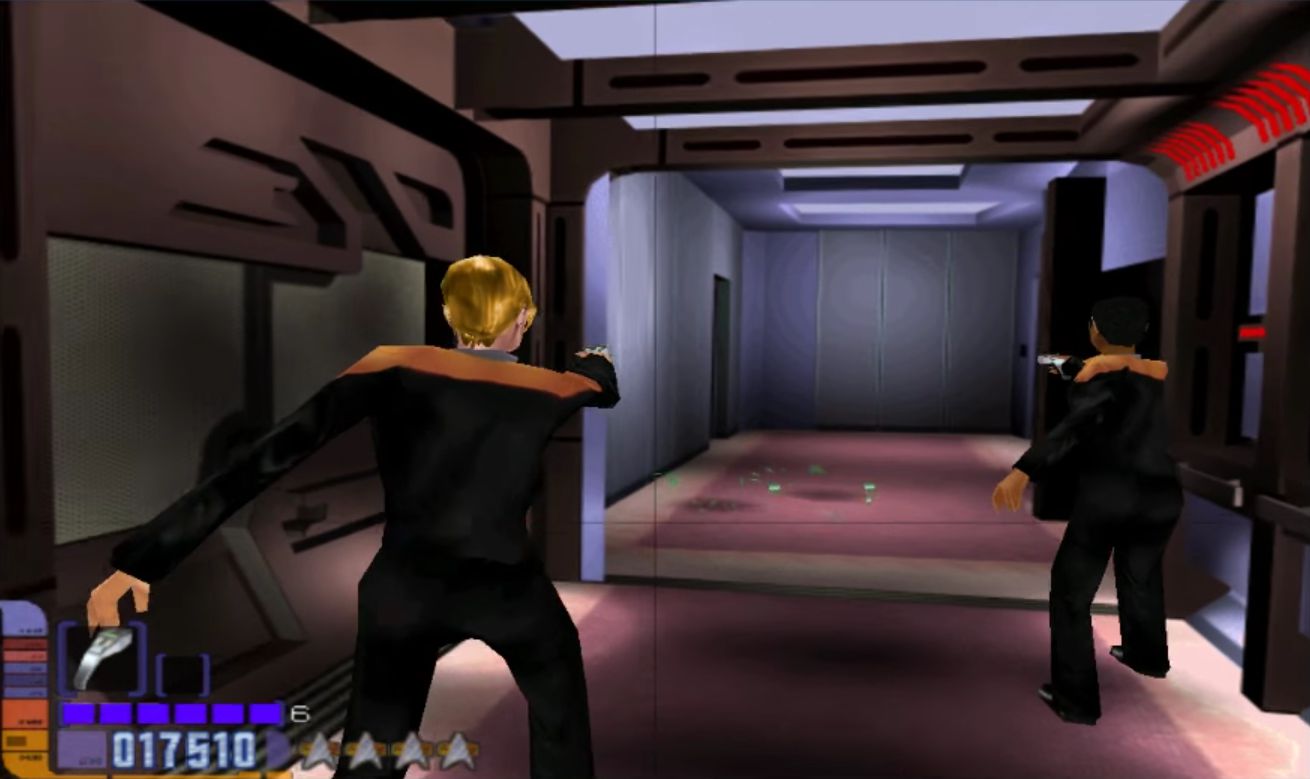Click the empty second weapon slot bracket

click(183, 673)
